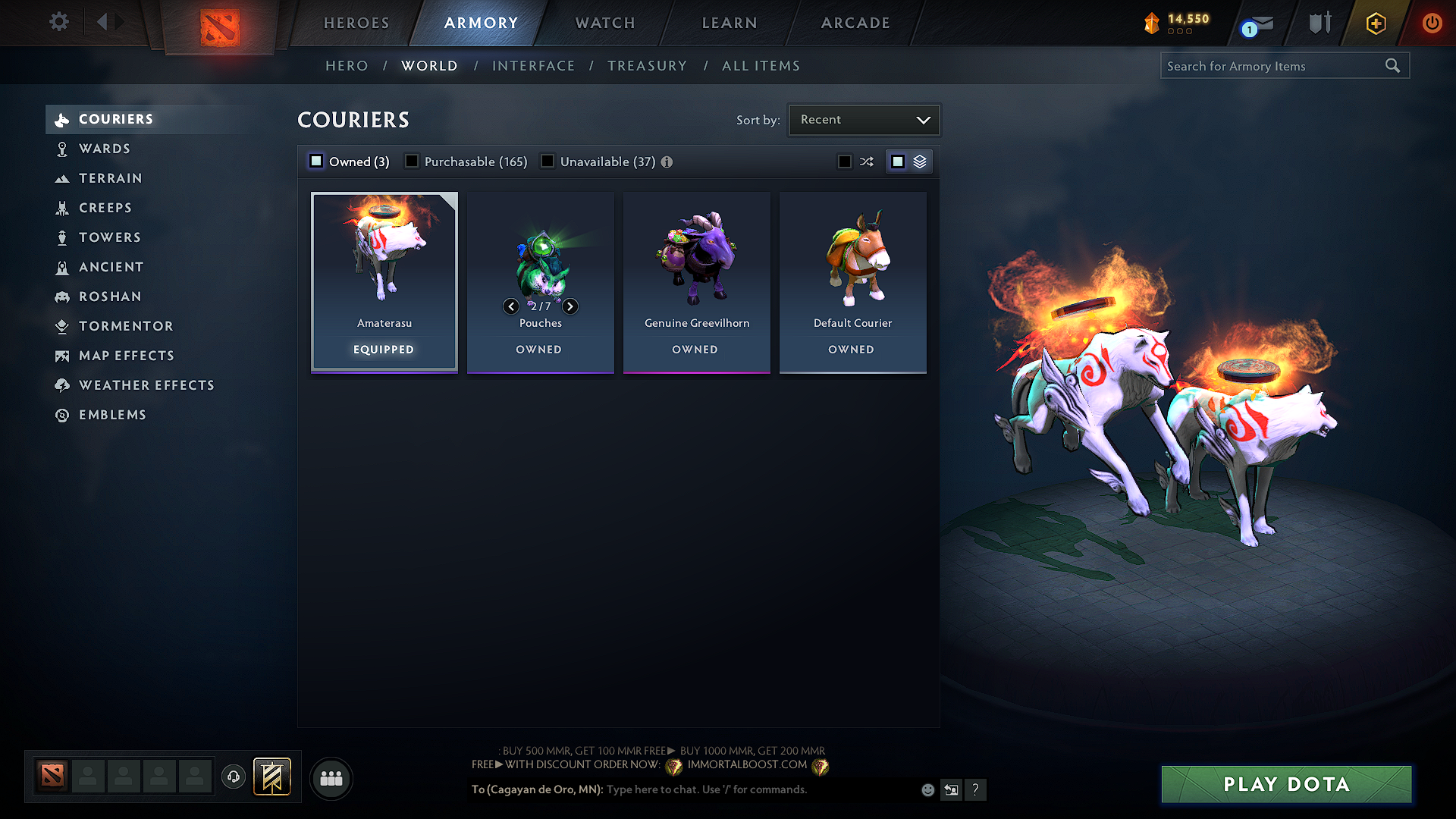Click the immortalboost.com promo link in chat
1456x819 pixels.
pyautogui.click(x=747, y=764)
